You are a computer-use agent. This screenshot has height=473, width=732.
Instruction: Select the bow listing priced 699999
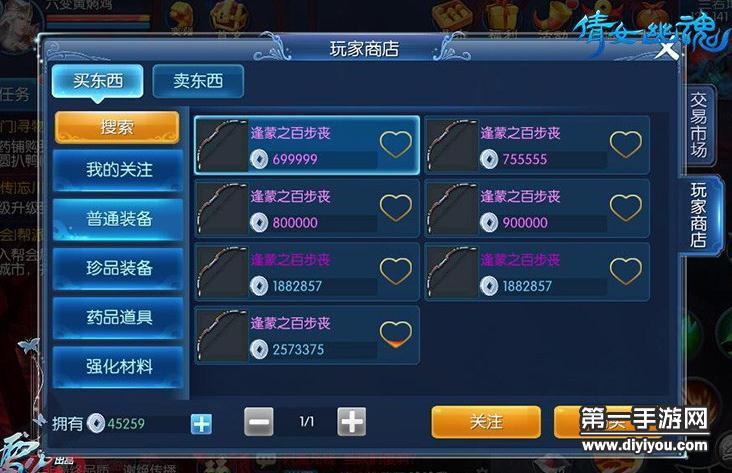click(x=306, y=145)
